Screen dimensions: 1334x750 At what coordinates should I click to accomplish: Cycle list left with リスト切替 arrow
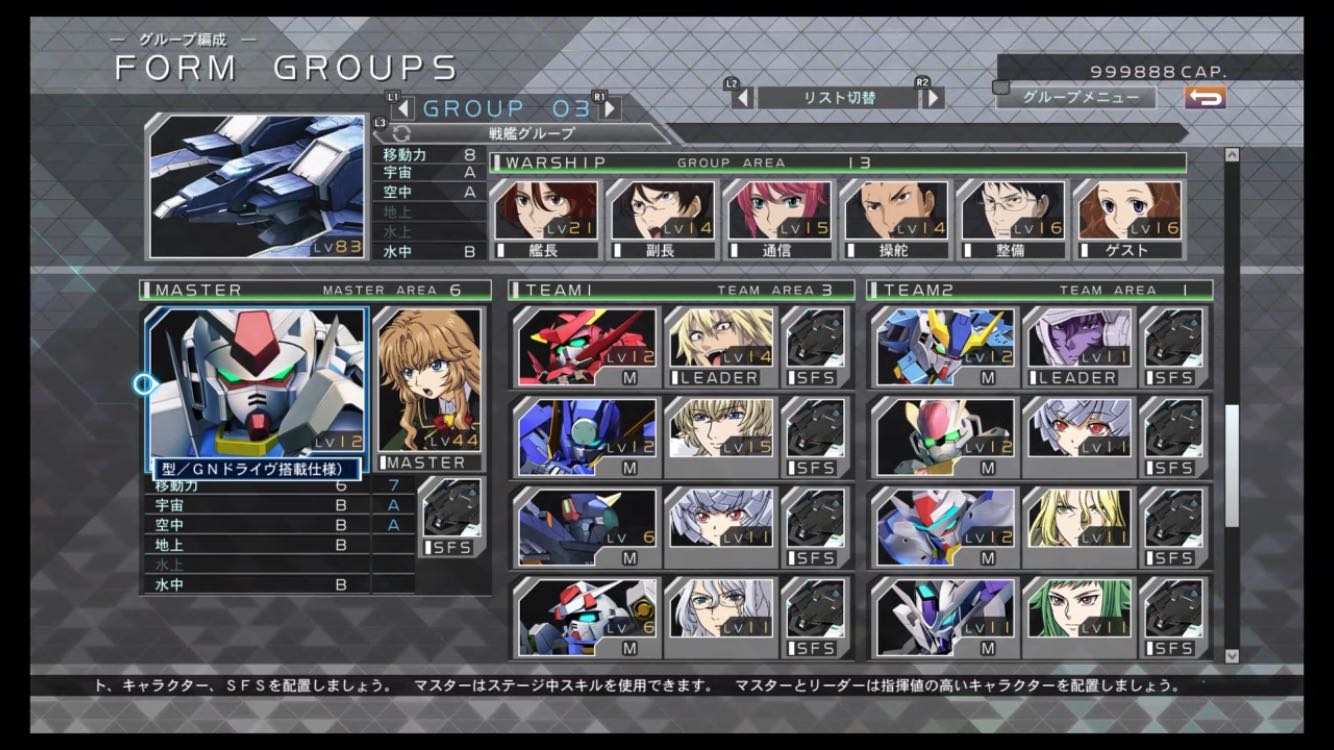[742, 98]
